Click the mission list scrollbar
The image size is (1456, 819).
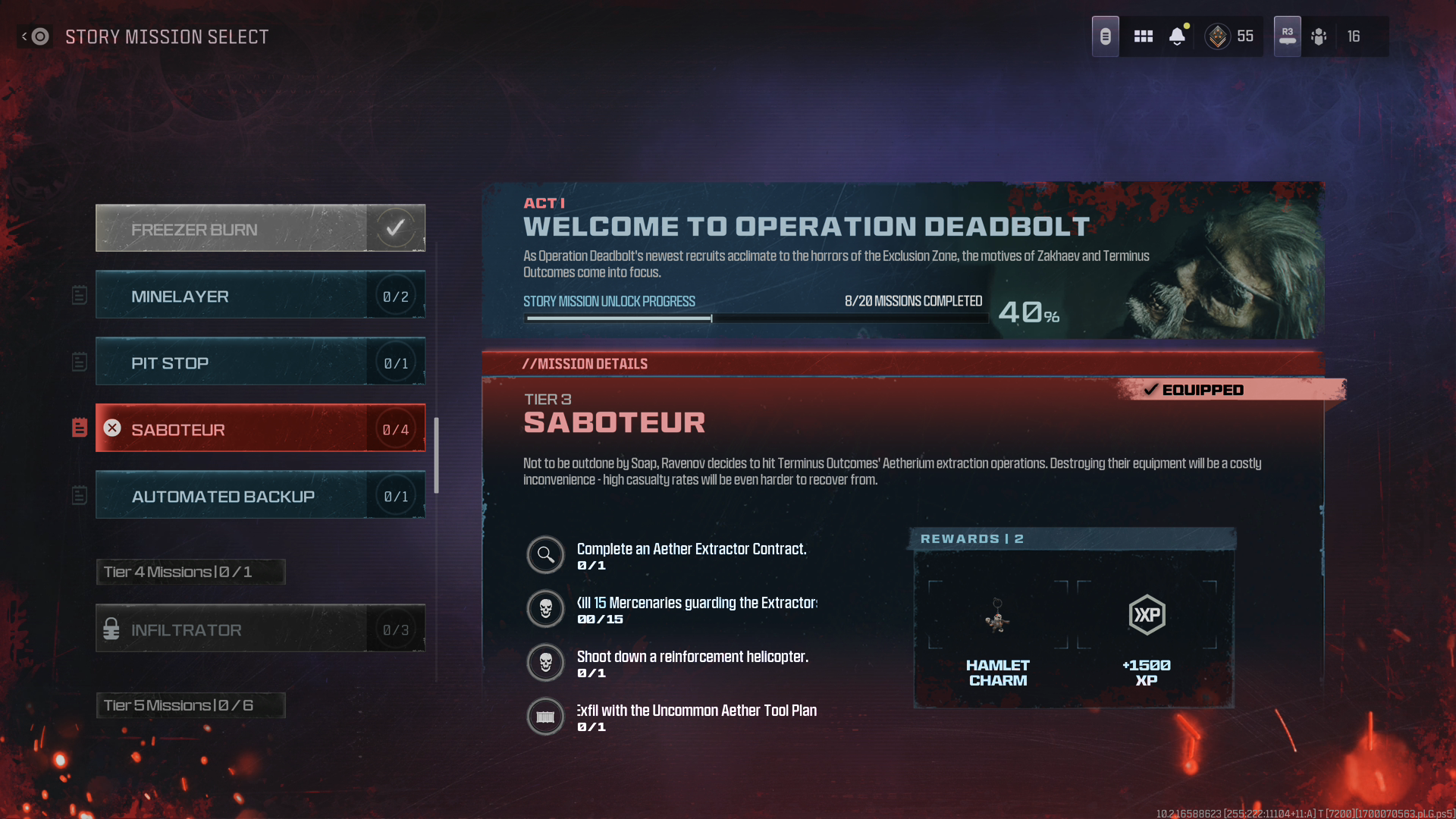click(x=437, y=455)
